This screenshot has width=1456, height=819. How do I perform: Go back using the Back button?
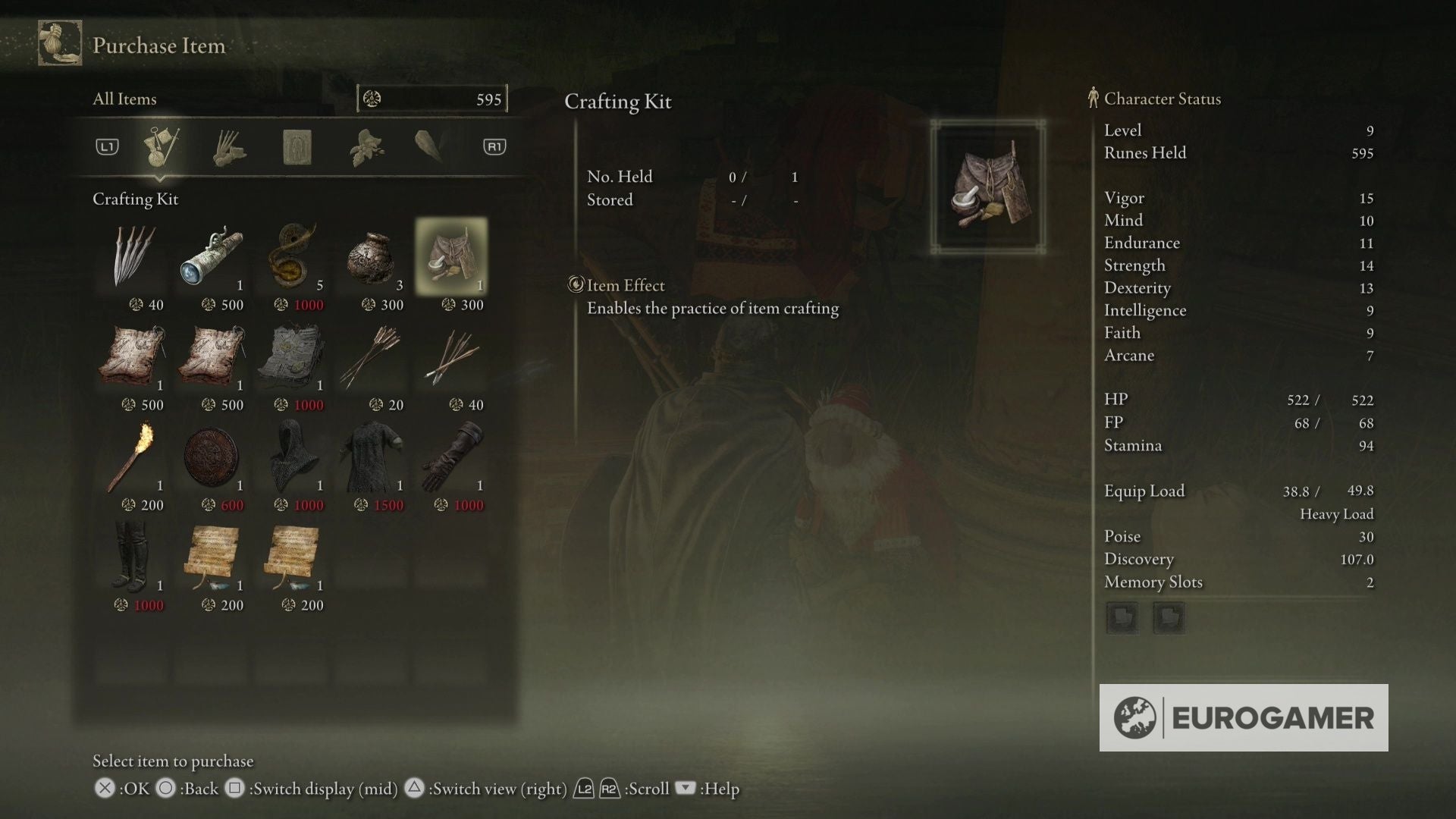pyautogui.click(x=167, y=789)
